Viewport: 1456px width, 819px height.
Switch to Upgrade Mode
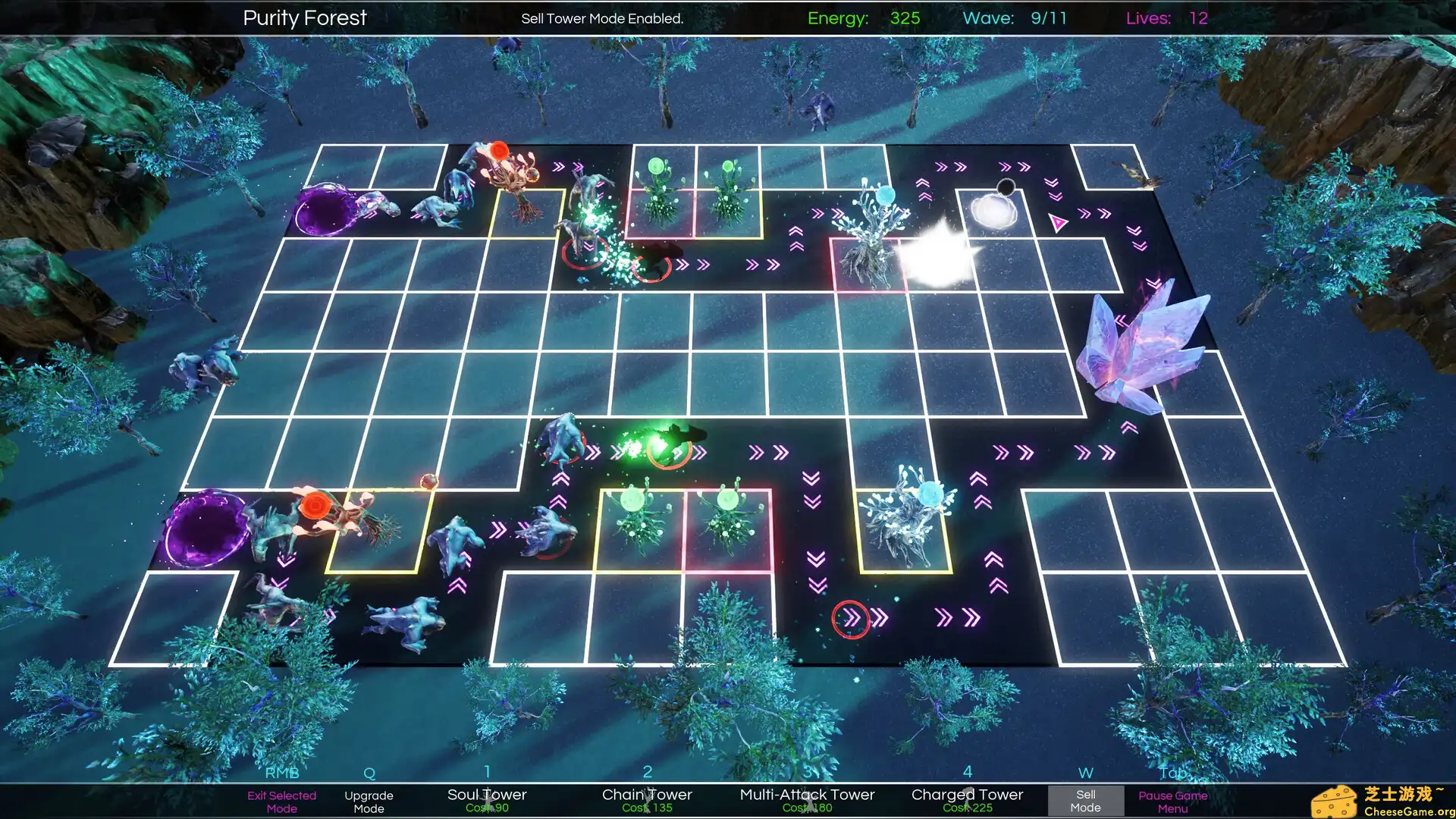click(369, 802)
